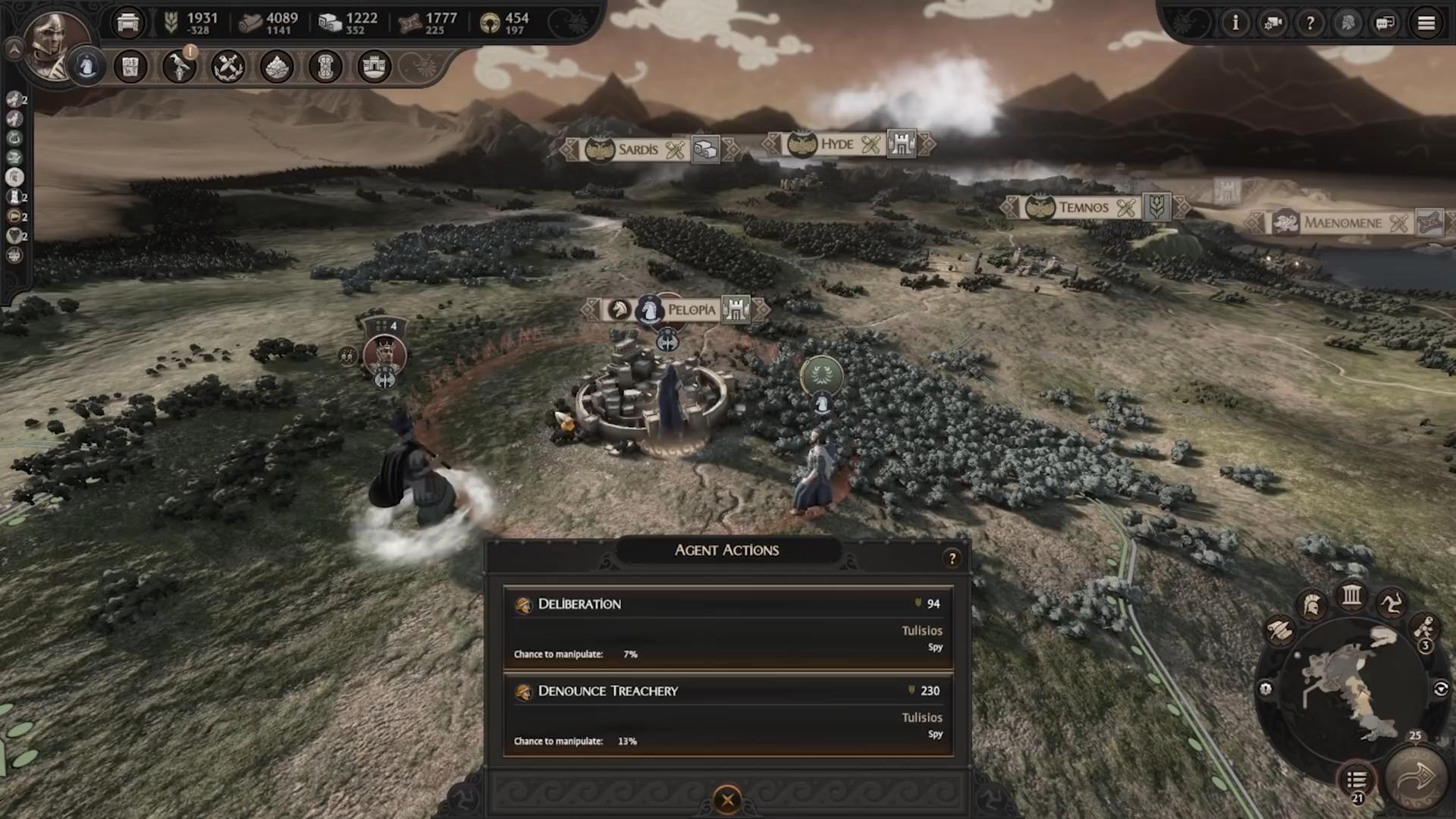Close the Agent Actions panel
Image resolution: width=1456 pixels, height=819 pixels.
point(727,799)
